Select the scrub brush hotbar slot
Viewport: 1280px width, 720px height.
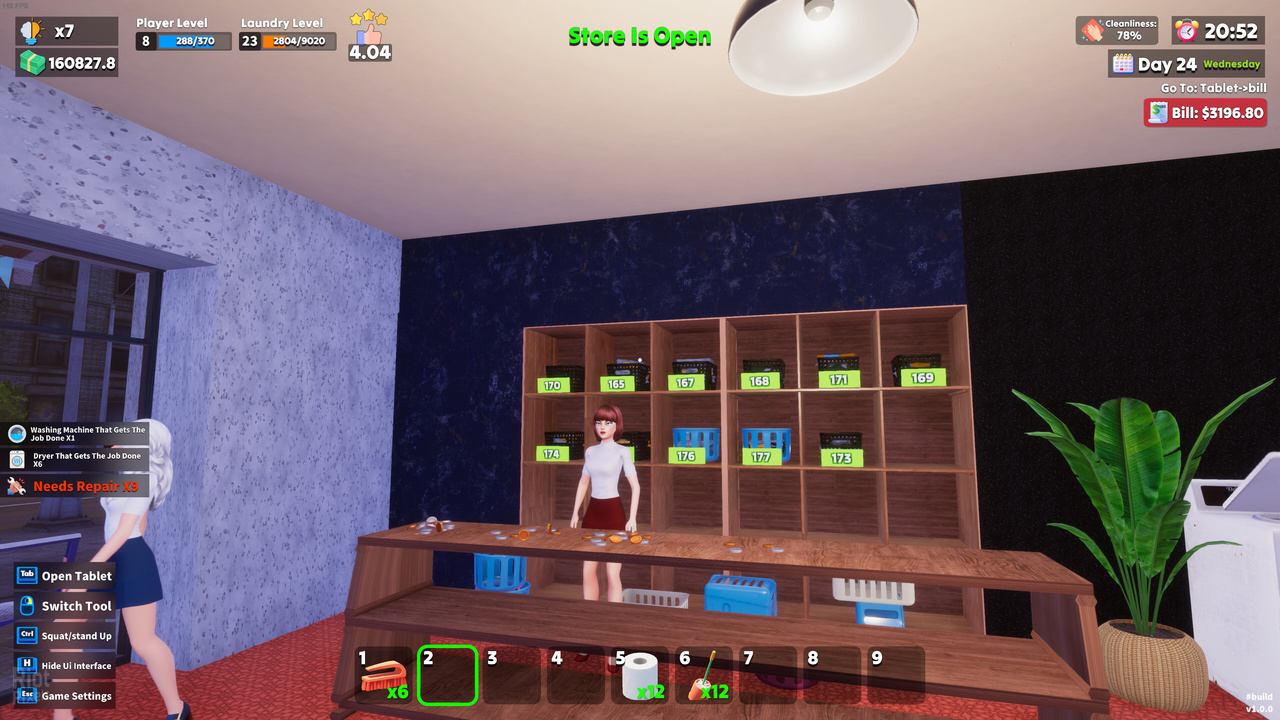pyautogui.click(x=384, y=676)
